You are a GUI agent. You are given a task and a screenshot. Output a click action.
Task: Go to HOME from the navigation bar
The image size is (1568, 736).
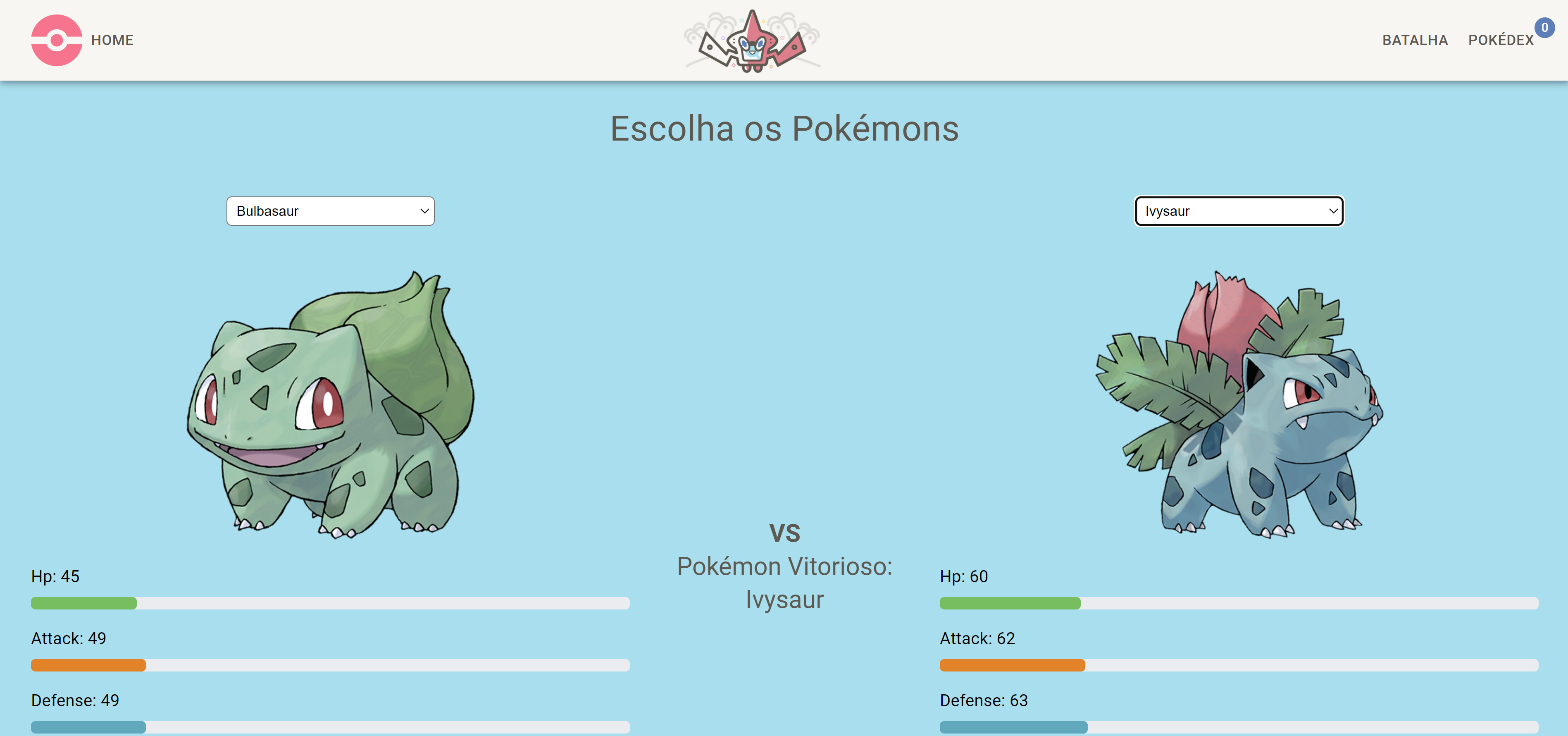[112, 40]
